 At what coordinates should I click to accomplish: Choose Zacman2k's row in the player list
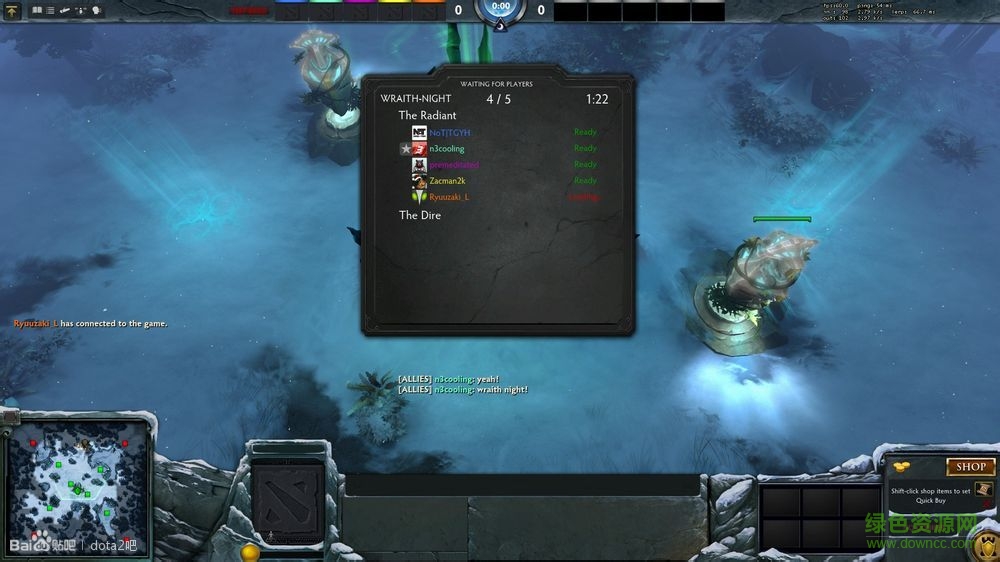446,180
